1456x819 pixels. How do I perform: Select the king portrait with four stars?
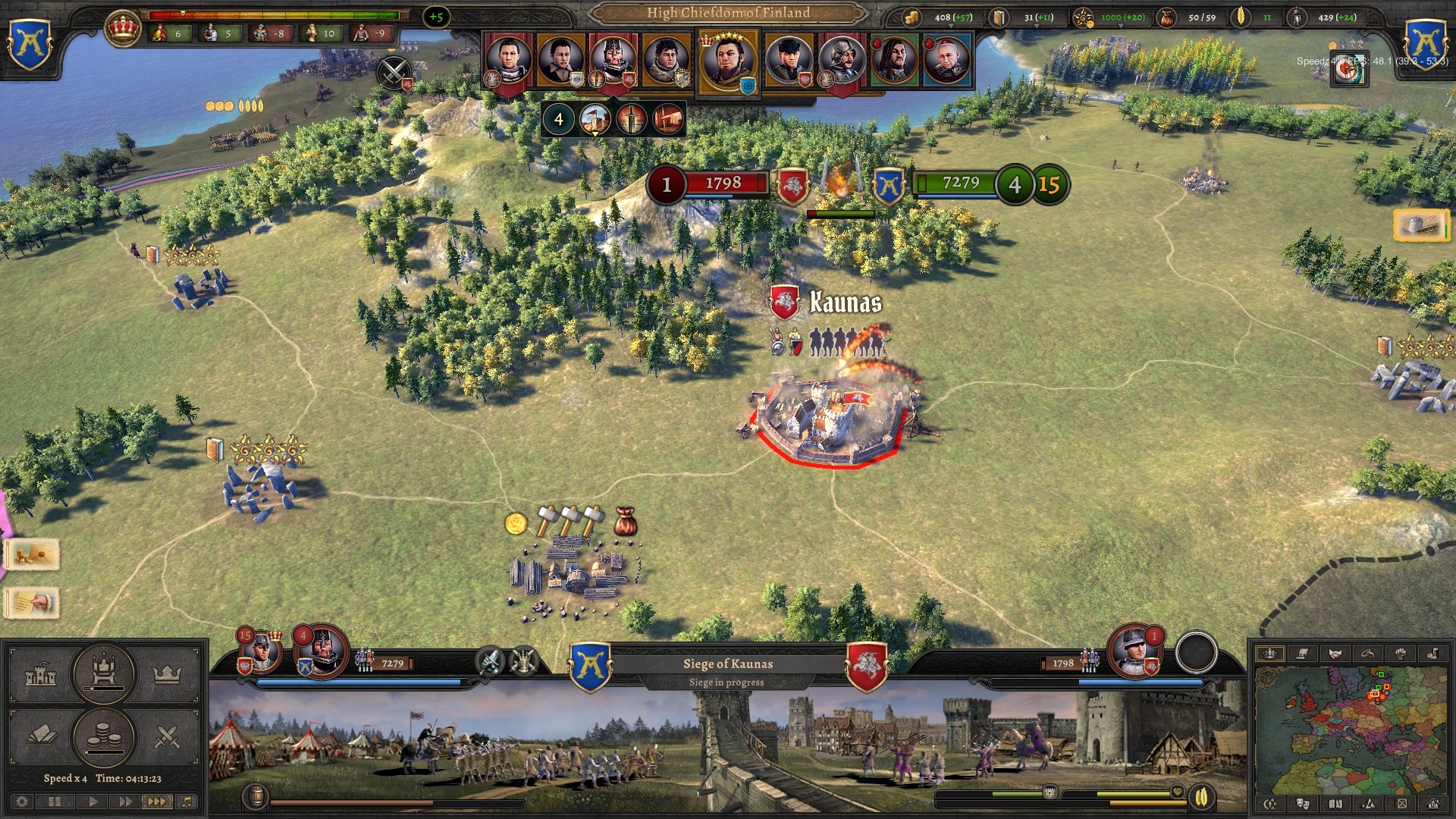click(727, 61)
